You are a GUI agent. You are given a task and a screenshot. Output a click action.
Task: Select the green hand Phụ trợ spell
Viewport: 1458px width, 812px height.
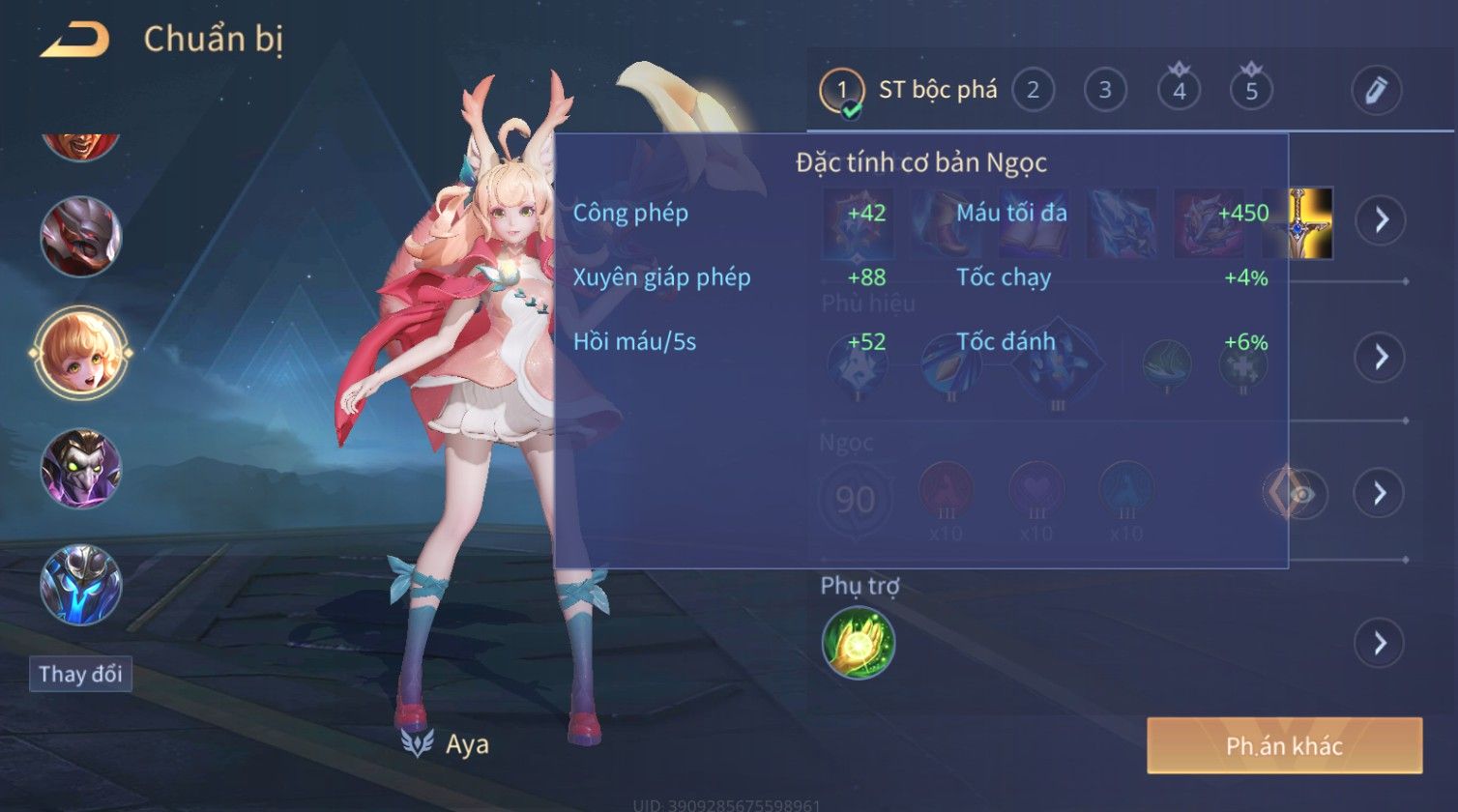[859, 643]
